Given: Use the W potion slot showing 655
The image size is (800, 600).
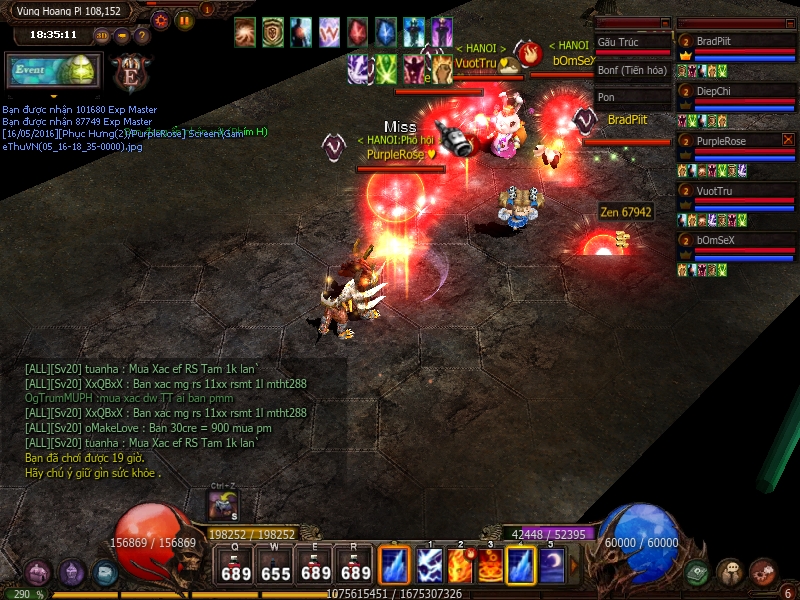Looking at the screenshot, I should click(276, 566).
